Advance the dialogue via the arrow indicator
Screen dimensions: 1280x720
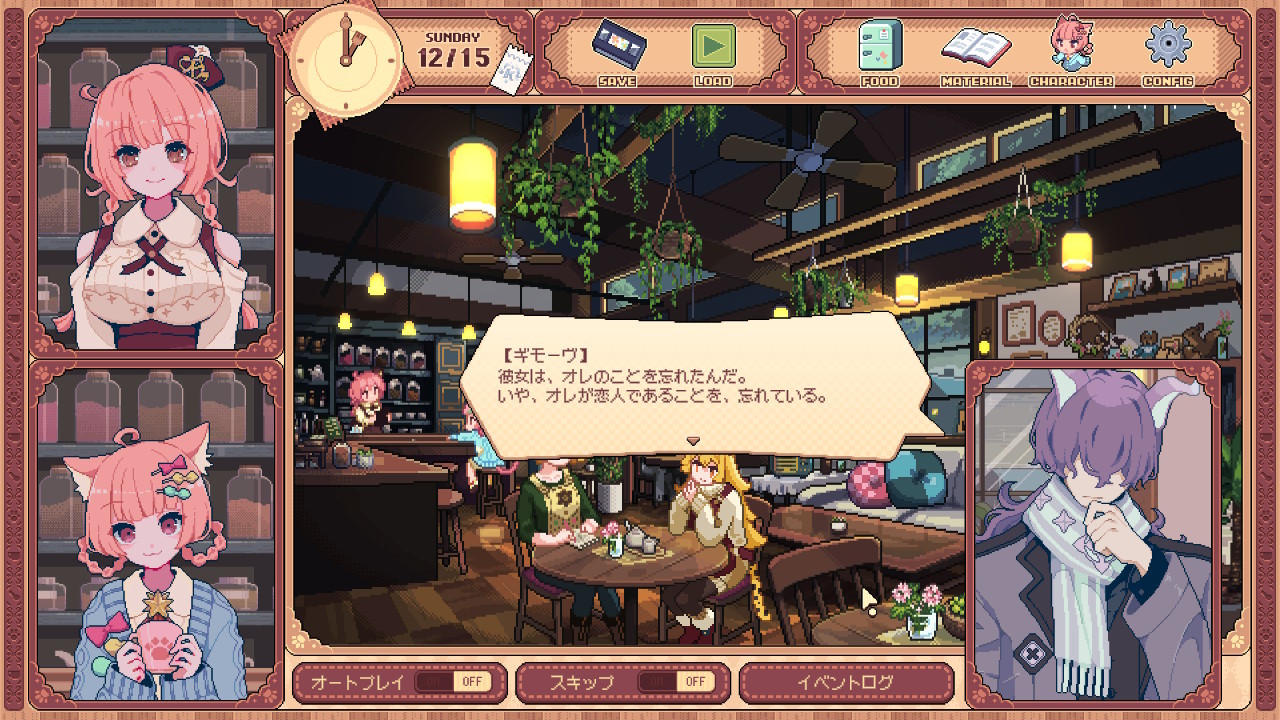click(692, 440)
